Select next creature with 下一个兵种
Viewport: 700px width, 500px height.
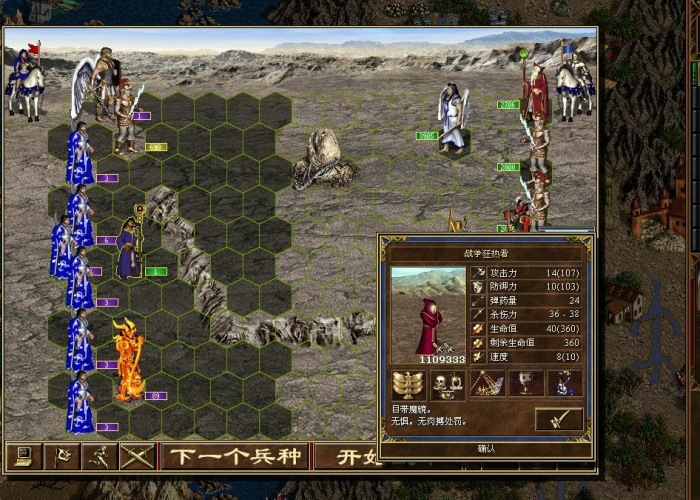tap(233, 457)
